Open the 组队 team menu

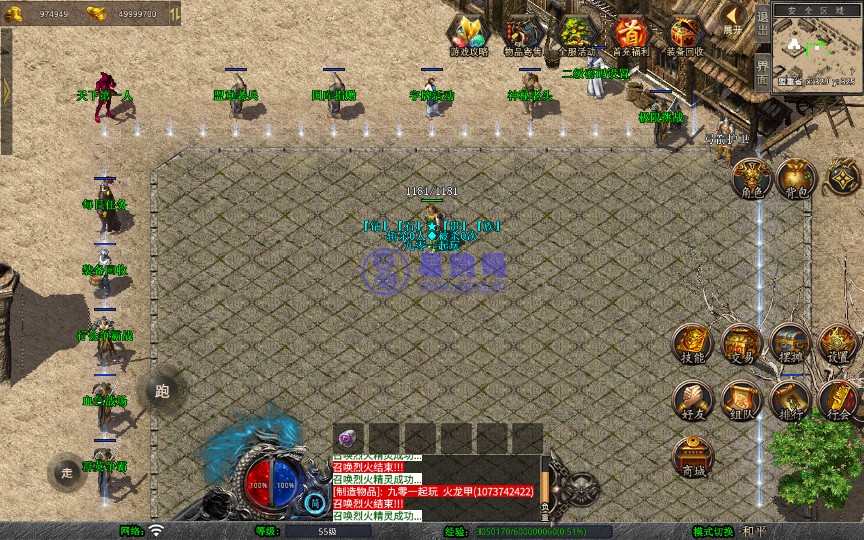click(741, 400)
